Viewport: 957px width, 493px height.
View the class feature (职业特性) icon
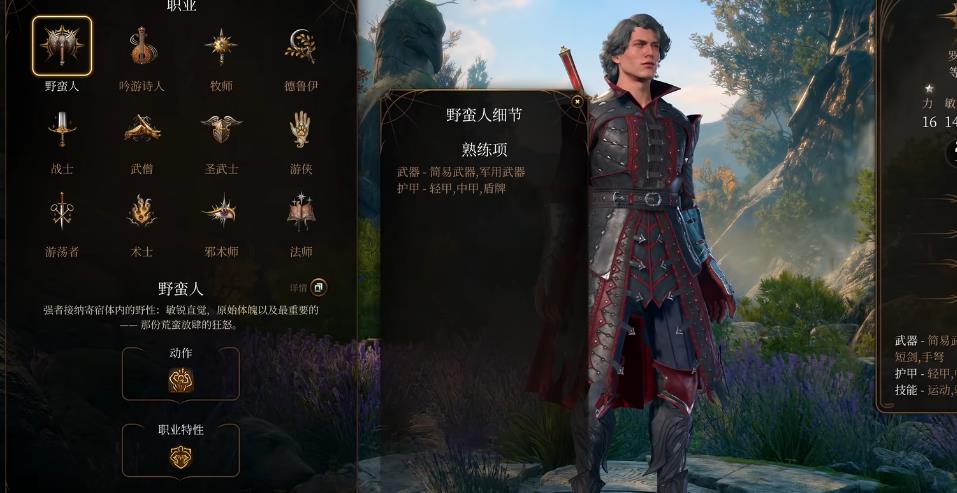coord(181,456)
